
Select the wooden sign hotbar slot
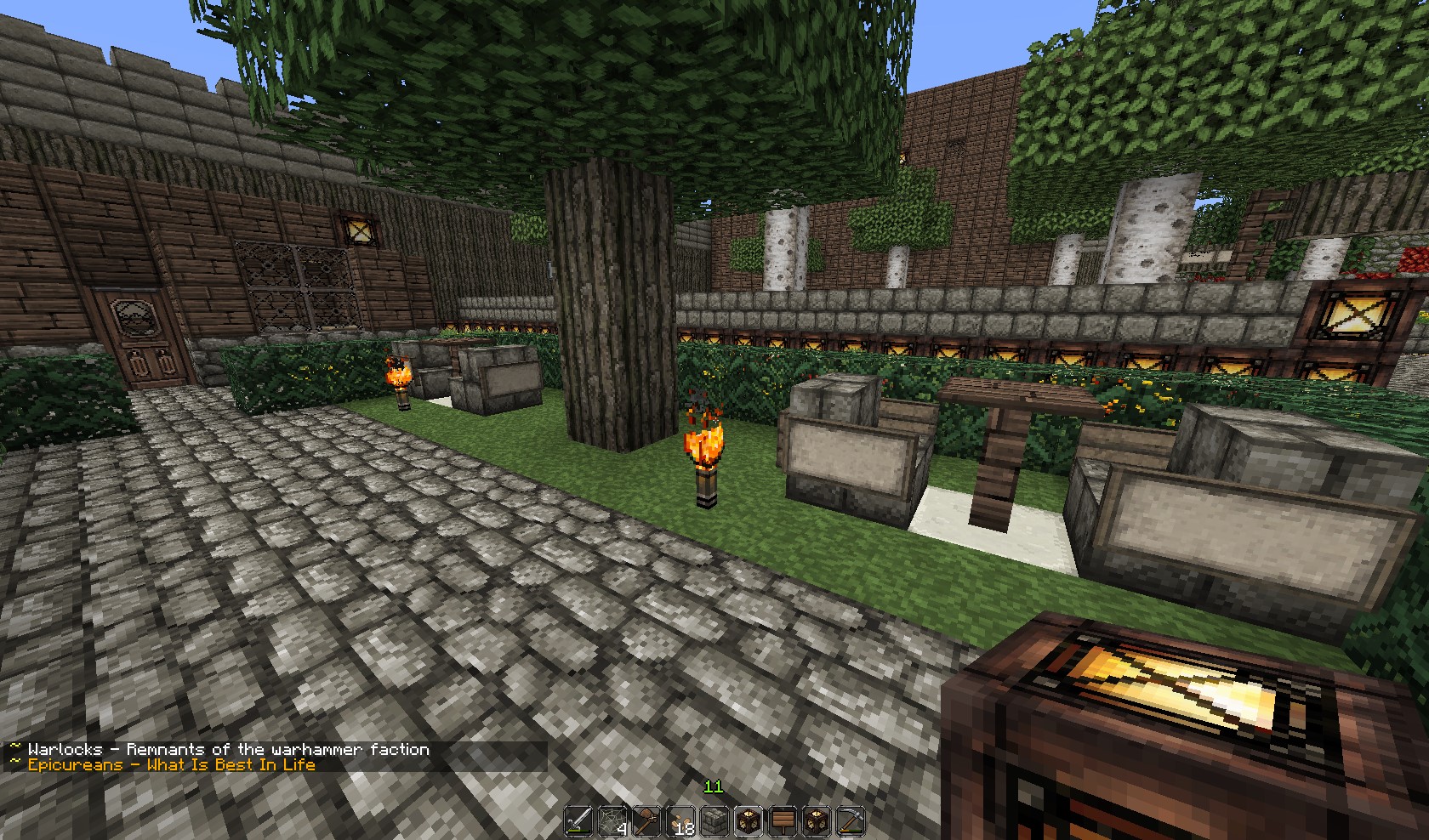click(x=782, y=822)
